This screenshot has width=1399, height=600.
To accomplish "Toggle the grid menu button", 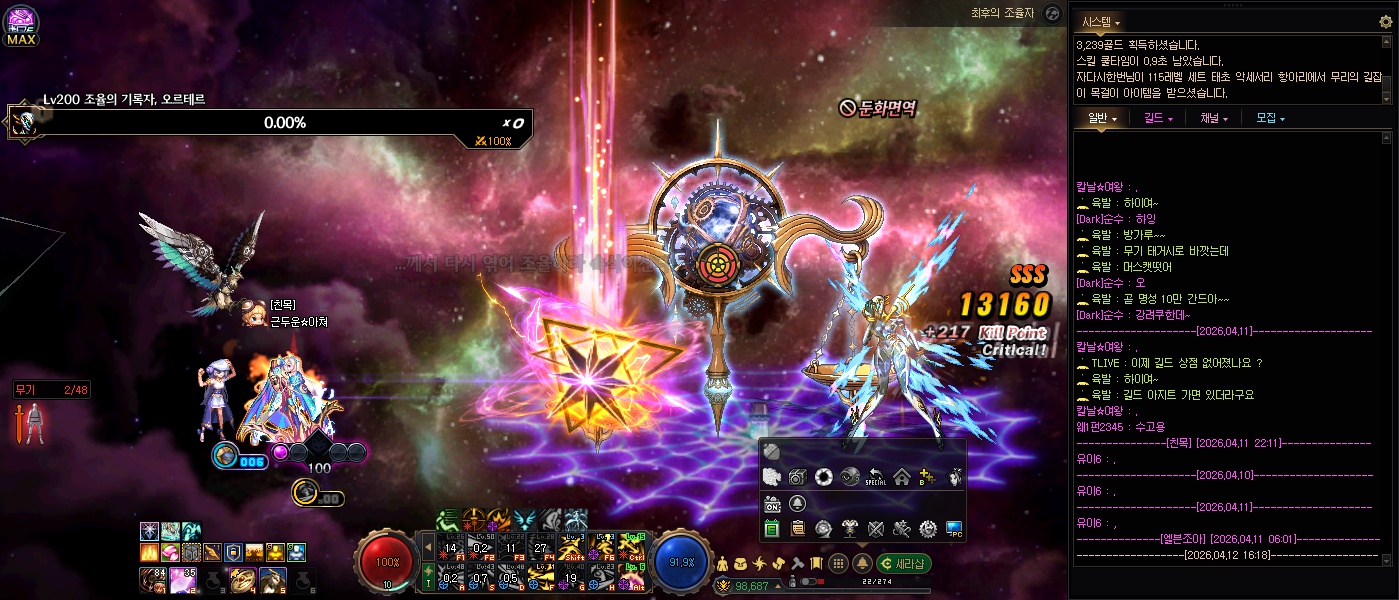I will pyautogui.click(x=839, y=563).
